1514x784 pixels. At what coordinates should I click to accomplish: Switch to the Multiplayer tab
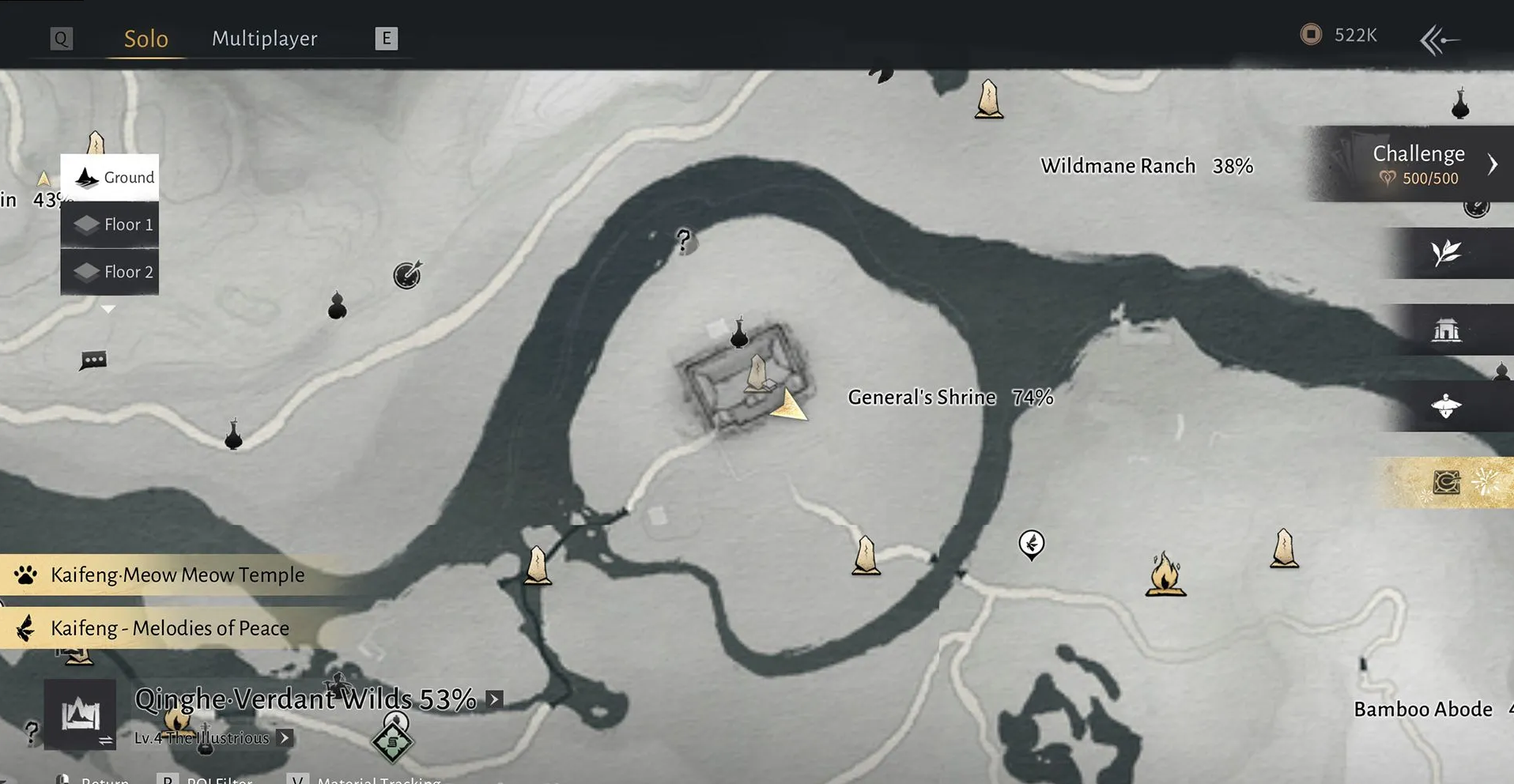coord(264,39)
